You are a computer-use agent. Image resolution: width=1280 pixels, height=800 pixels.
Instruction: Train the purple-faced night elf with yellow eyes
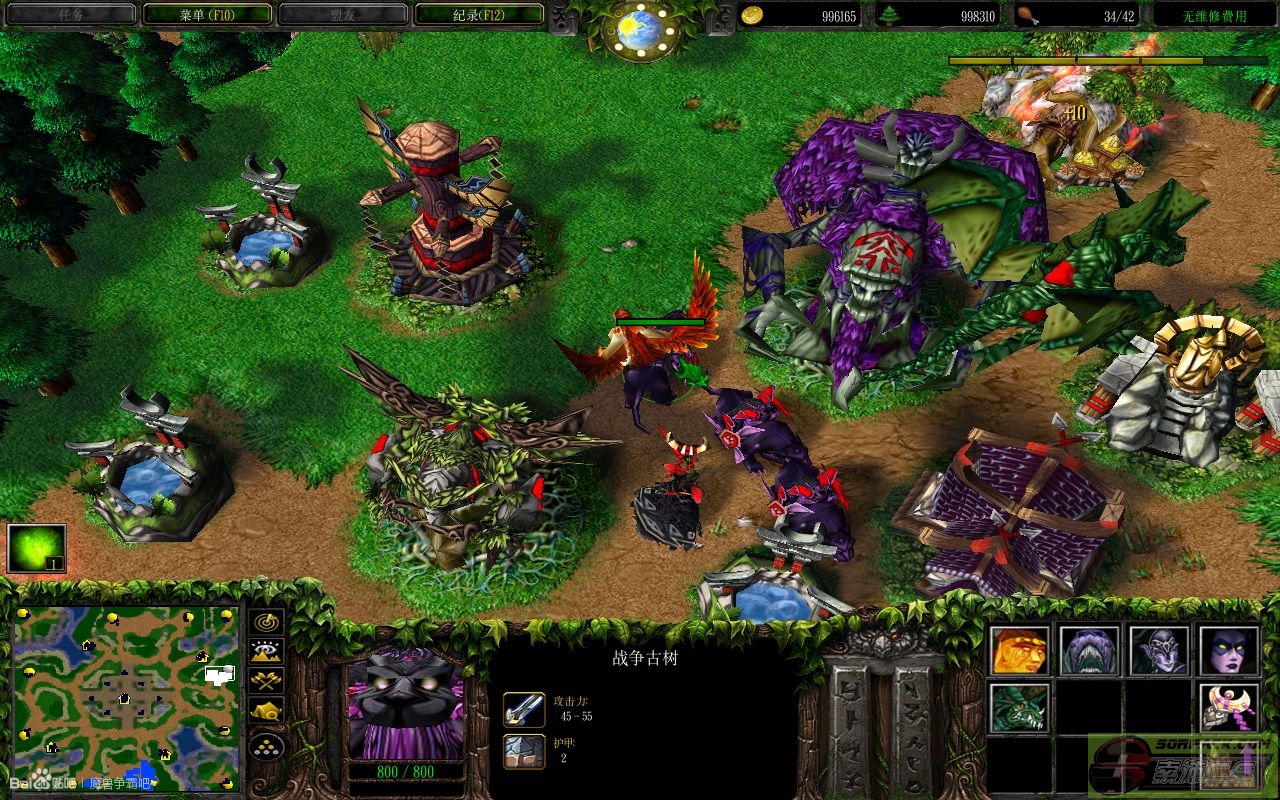[x=1229, y=651]
